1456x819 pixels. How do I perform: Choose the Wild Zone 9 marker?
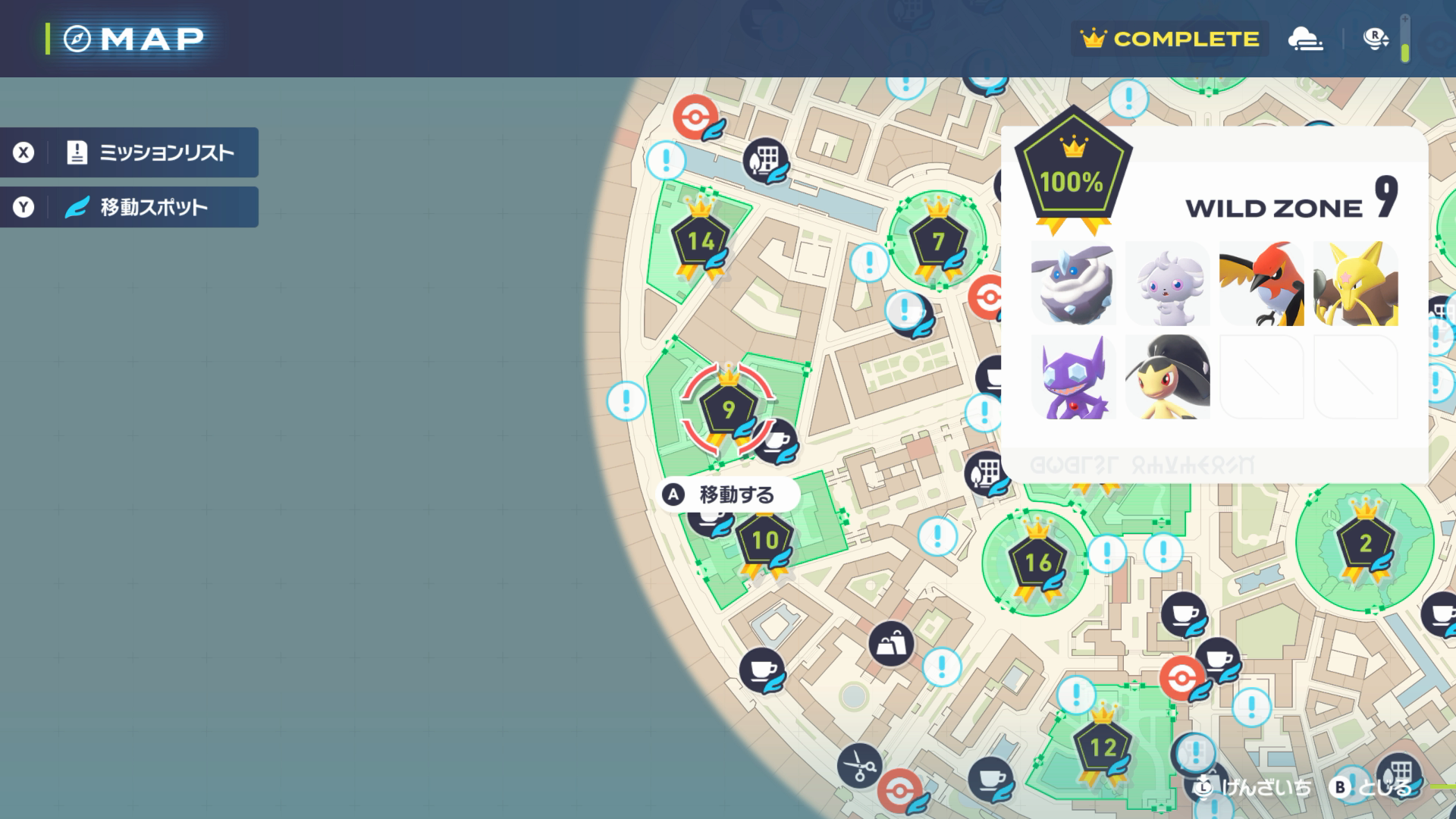[x=728, y=410]
